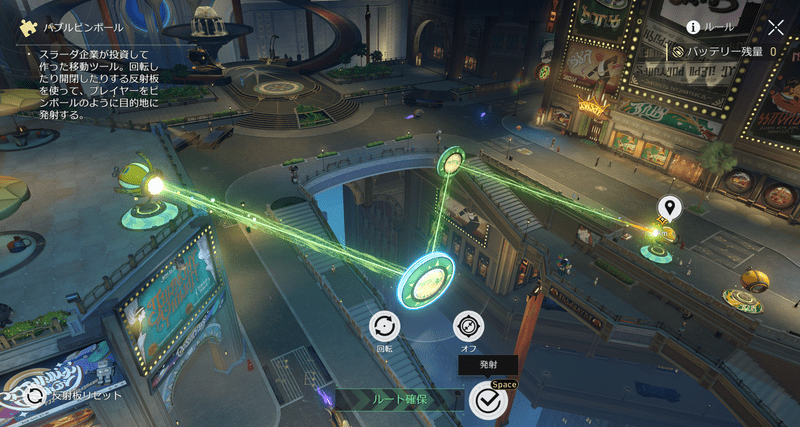Screen dimensions: 800x427
Task: Close the Bubble Pinball puzzle screen
Action: [x=776, y=27]
